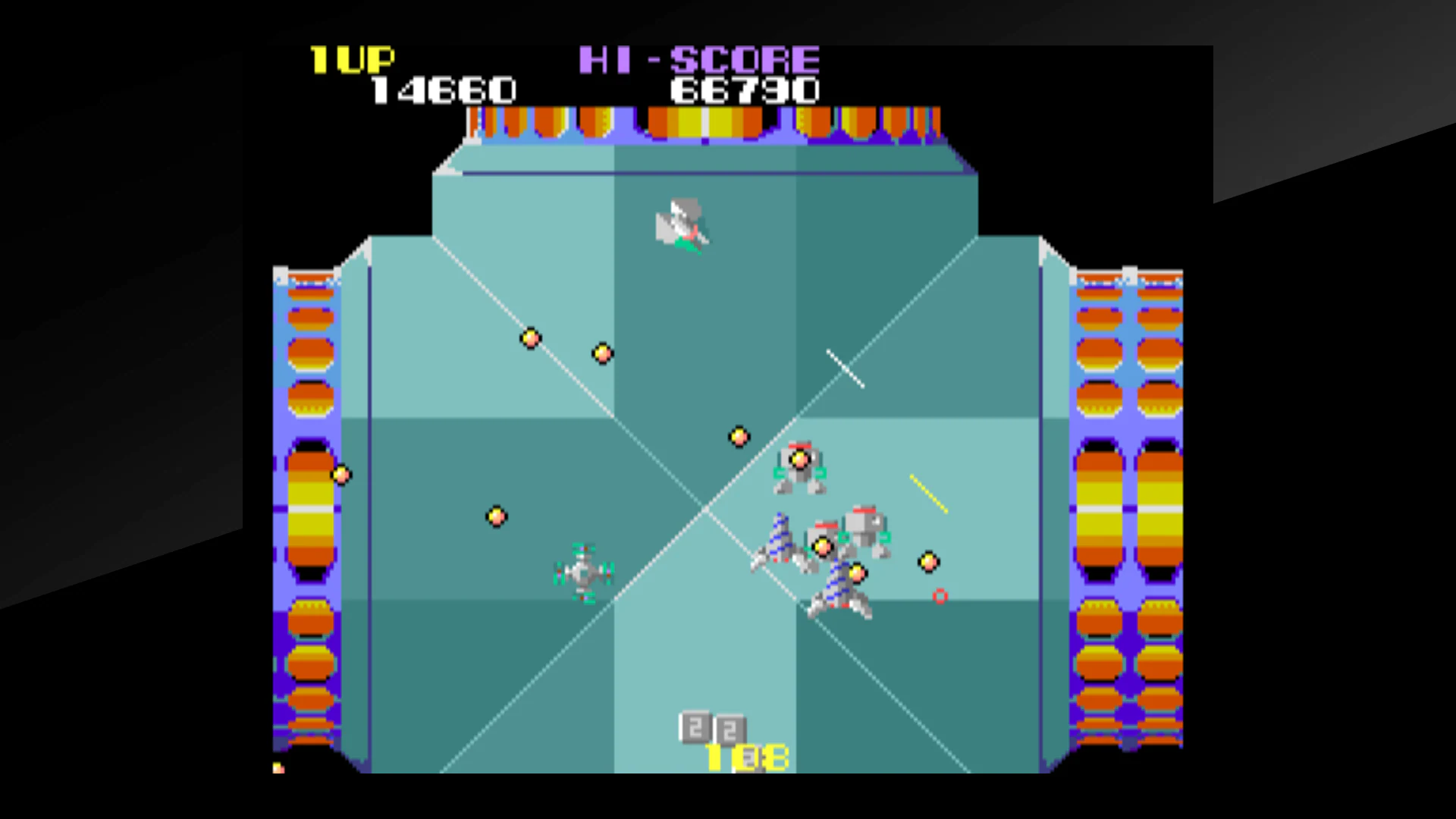This screenshot has height=819, width=1456.
Task: Click the left gray block numbered 2
Action: point(694,726)
